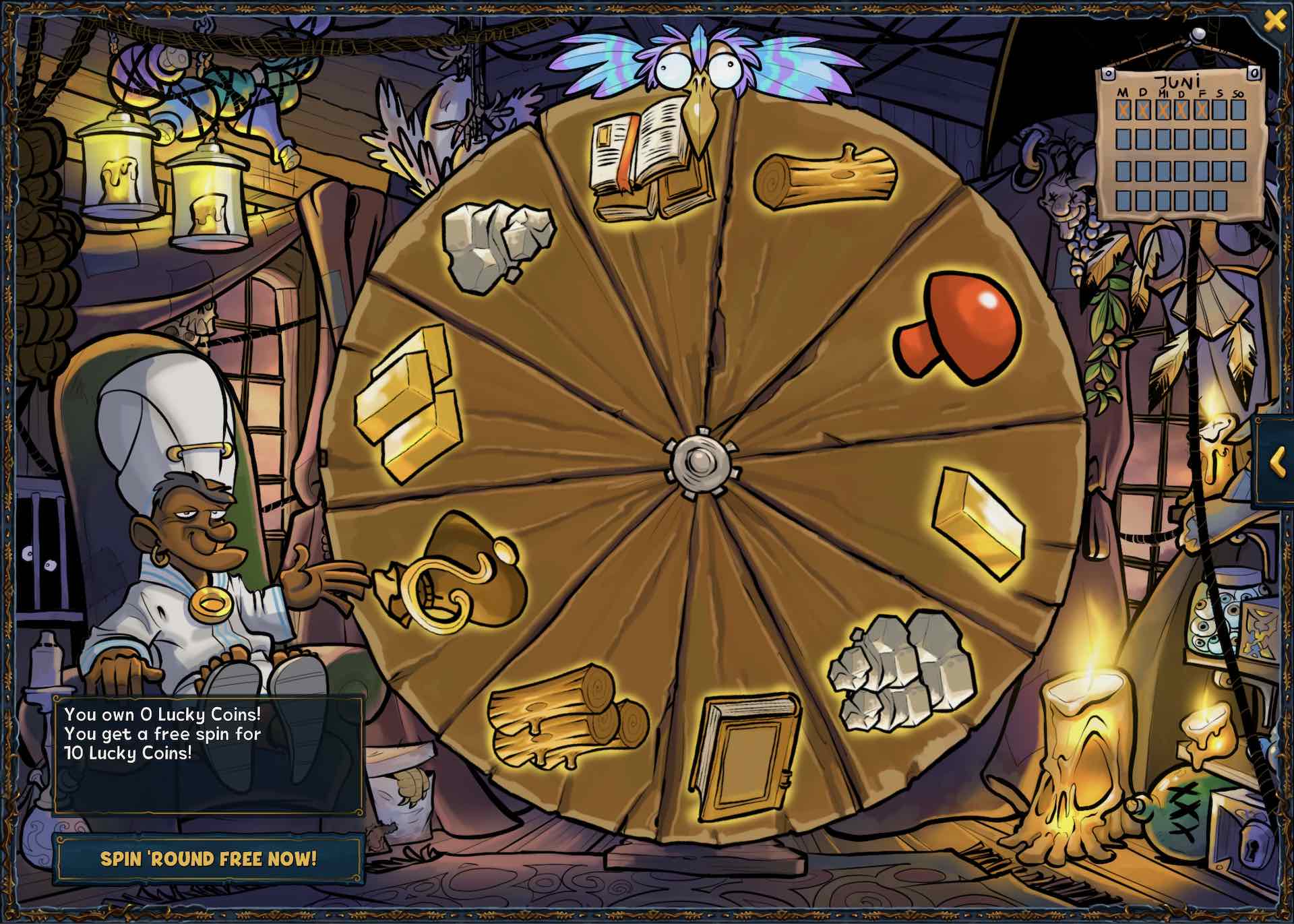Toggle the first marked Monday box on the calendar
Viewport: 1294px width, 924px height.
click(1123, 109)
